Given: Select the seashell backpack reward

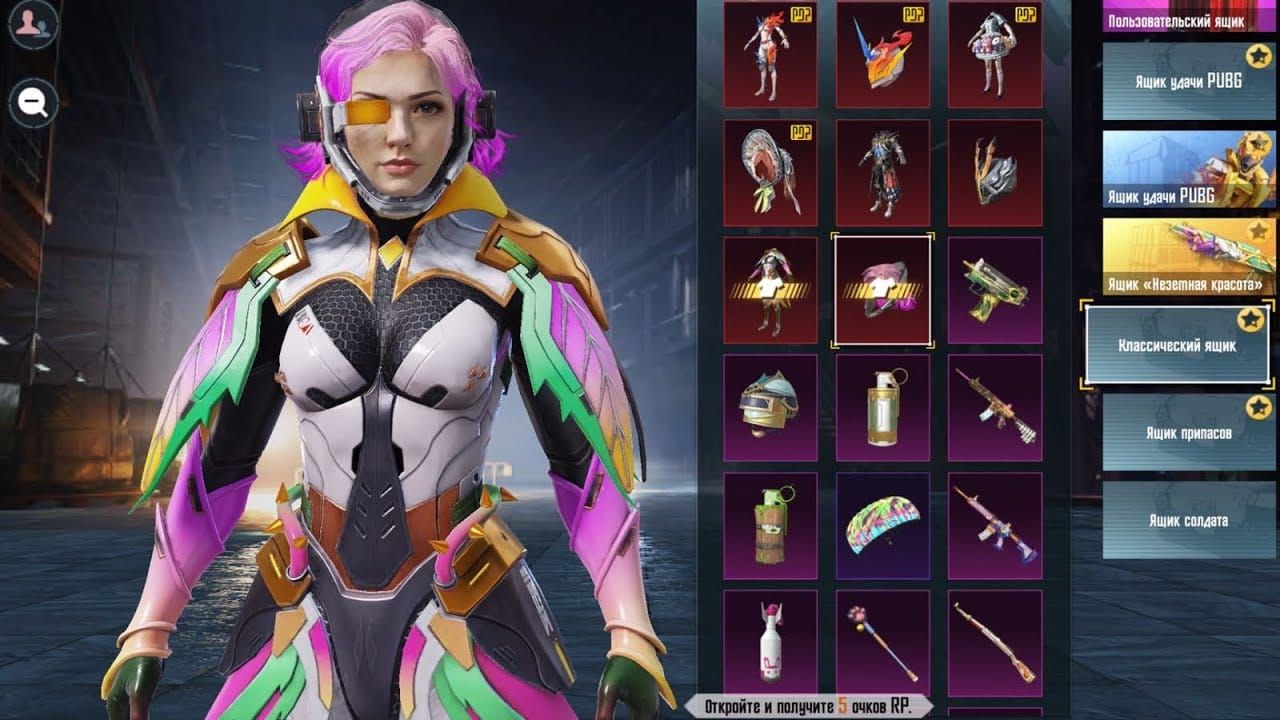Looking at the screenshot, I should [770, 173].
